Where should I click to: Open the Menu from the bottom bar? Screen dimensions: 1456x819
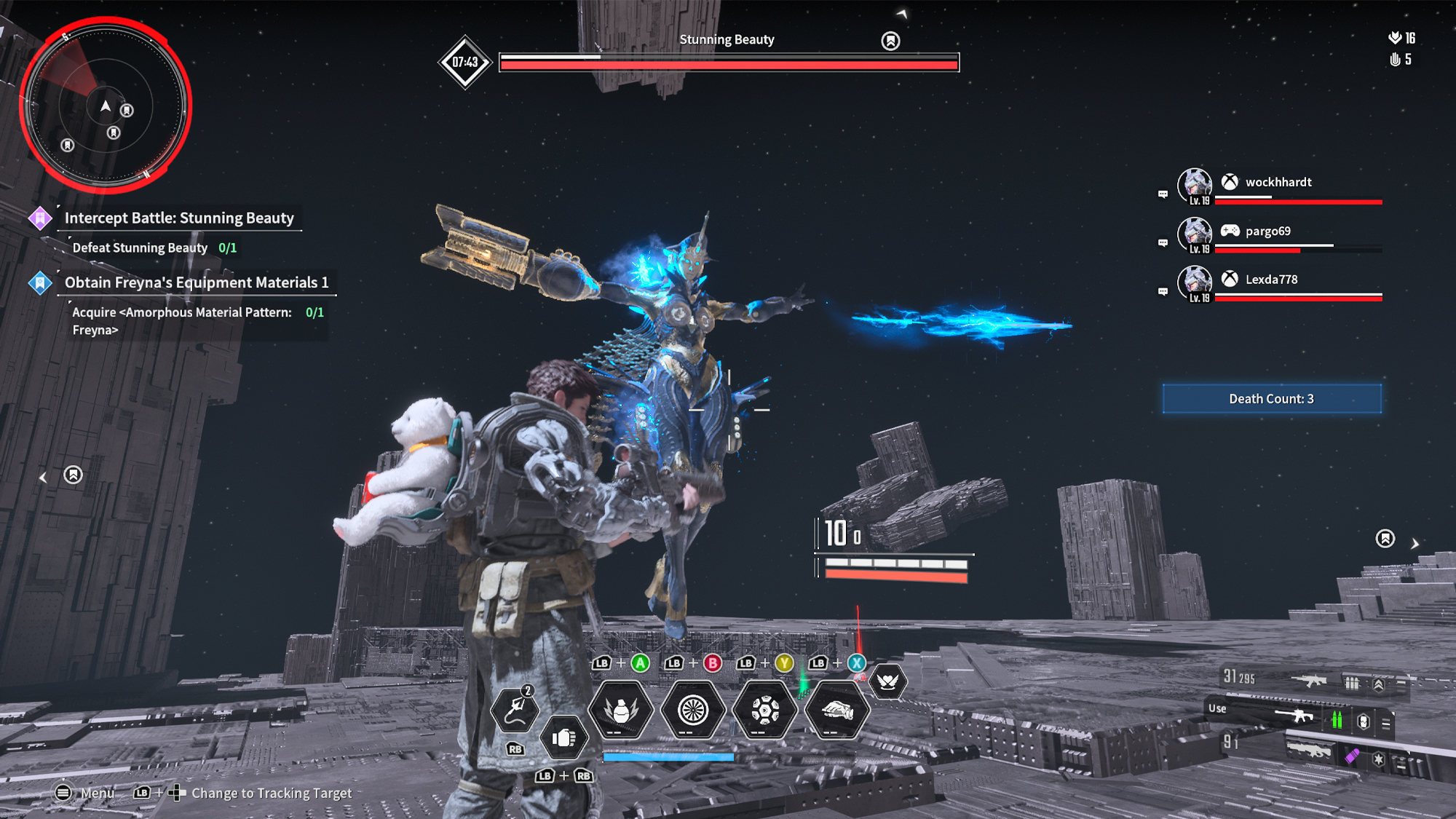tap(85, 793)
